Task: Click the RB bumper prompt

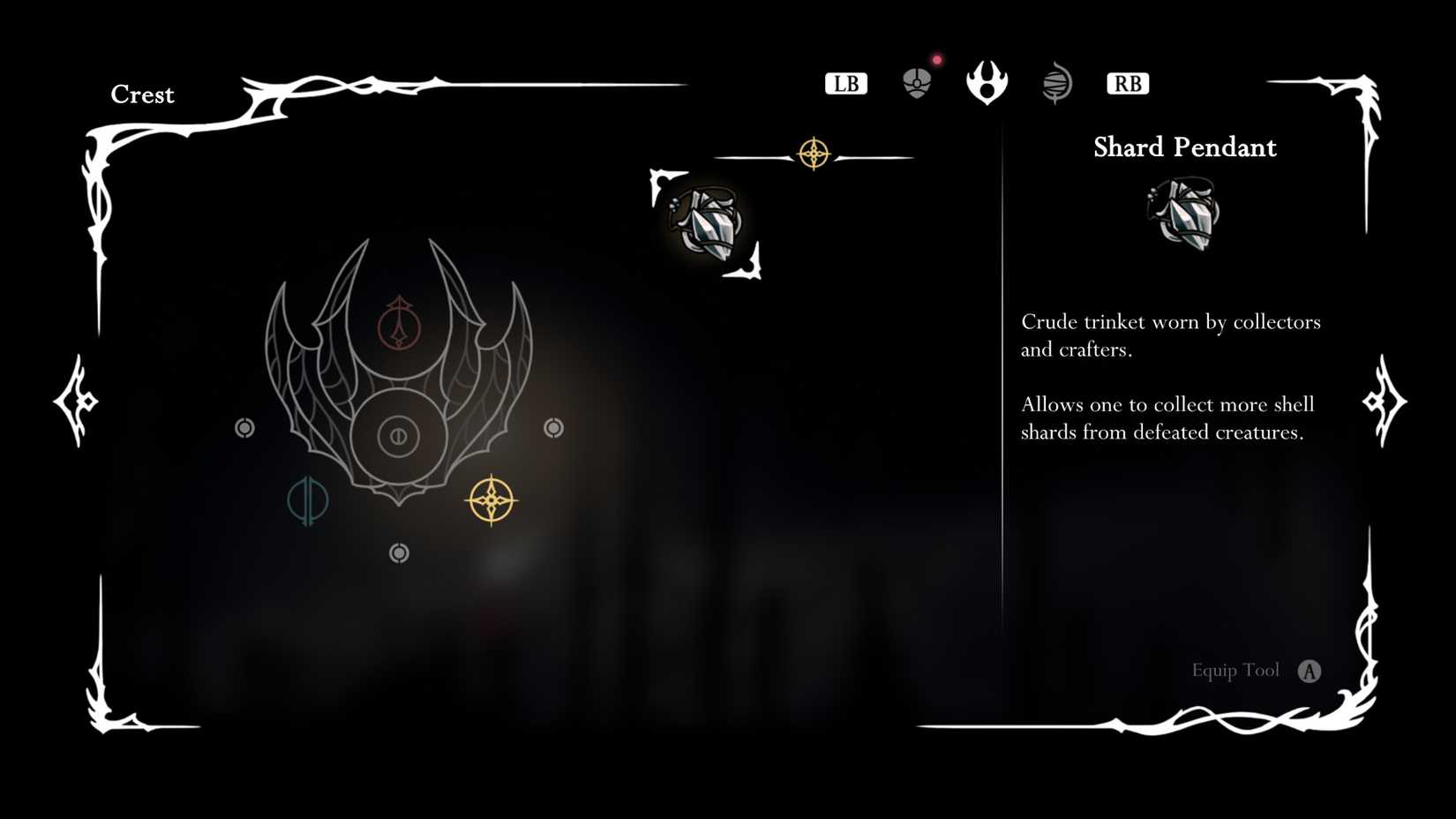Action: tap(1127, 84)
